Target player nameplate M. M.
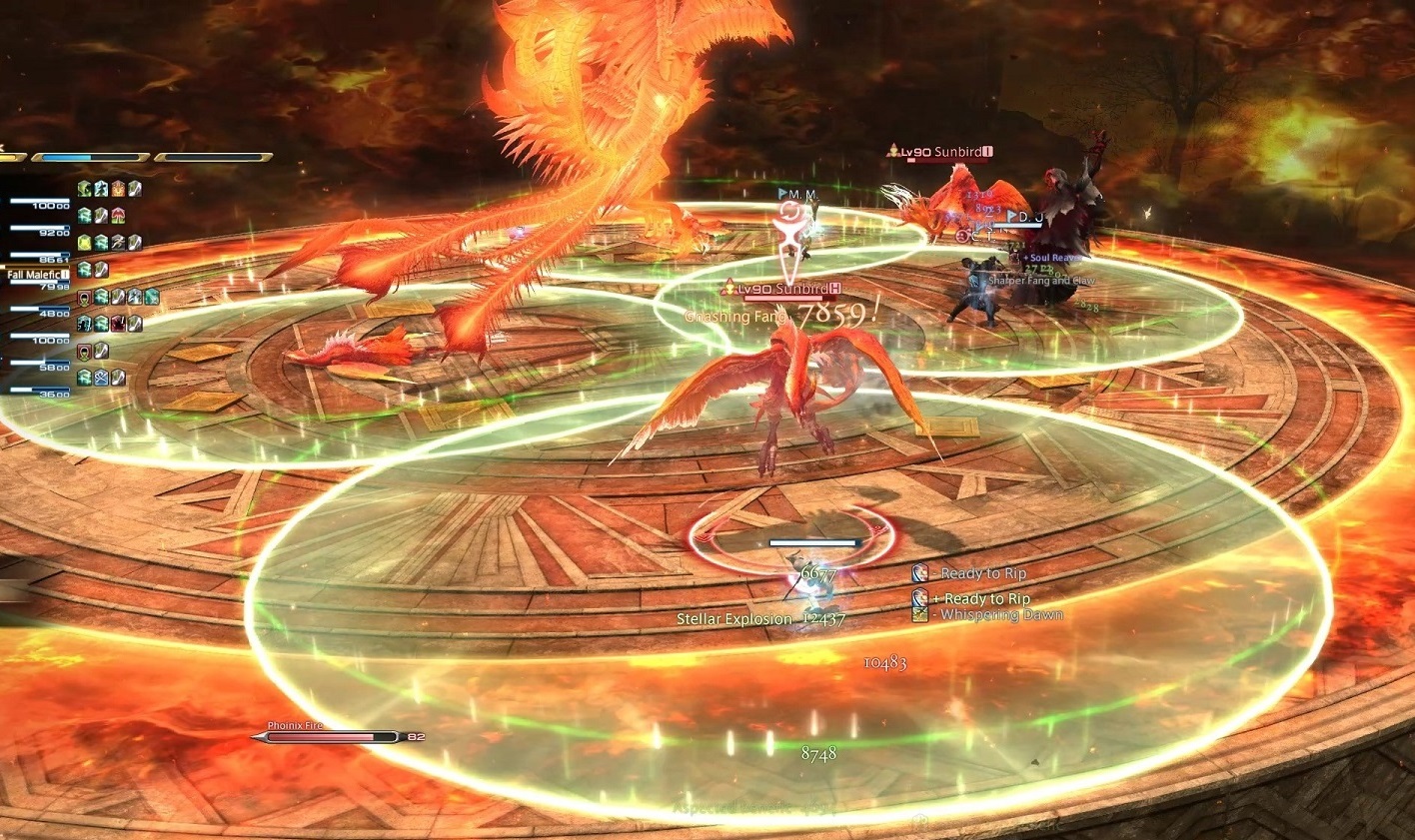 point(797,194)
